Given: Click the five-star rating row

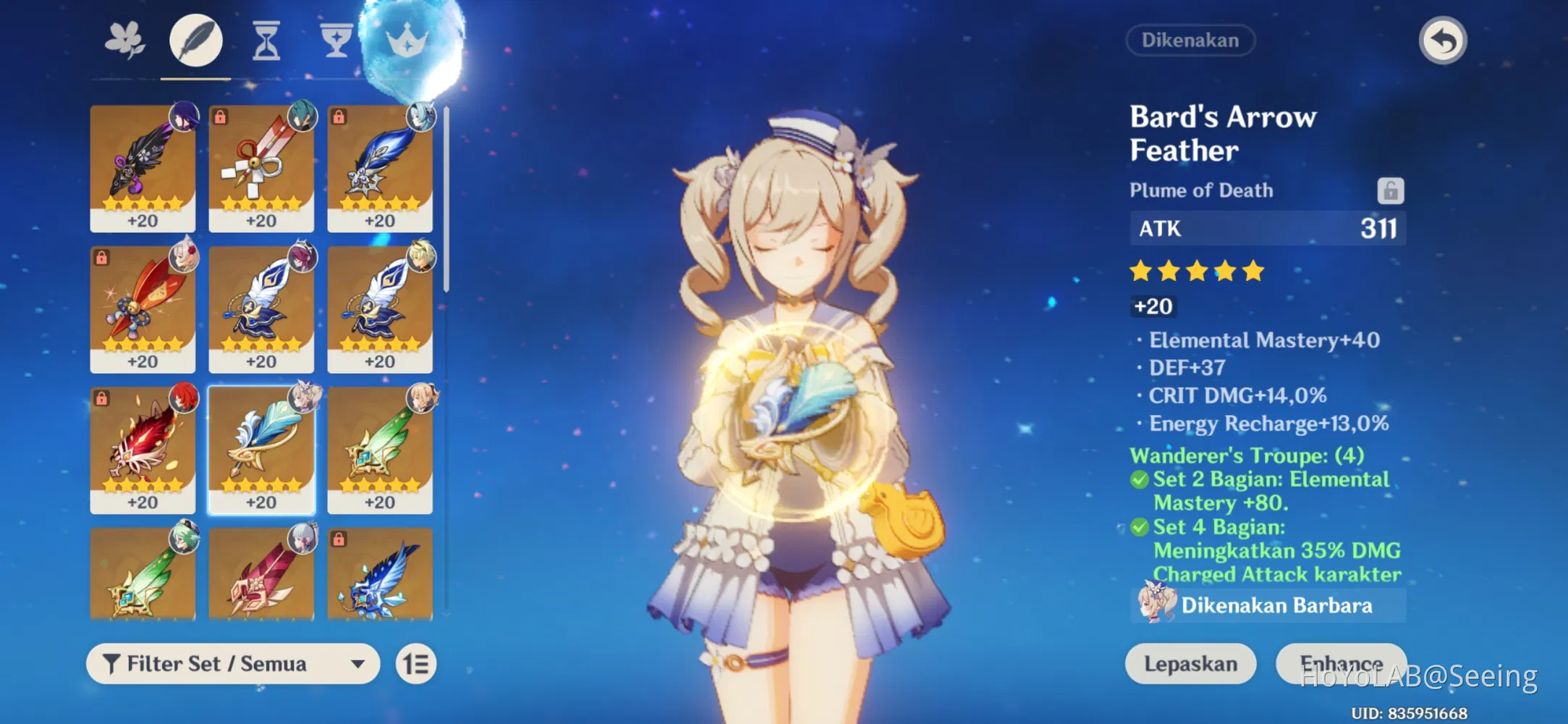Looking at the screenshot, I should 1195,270.
